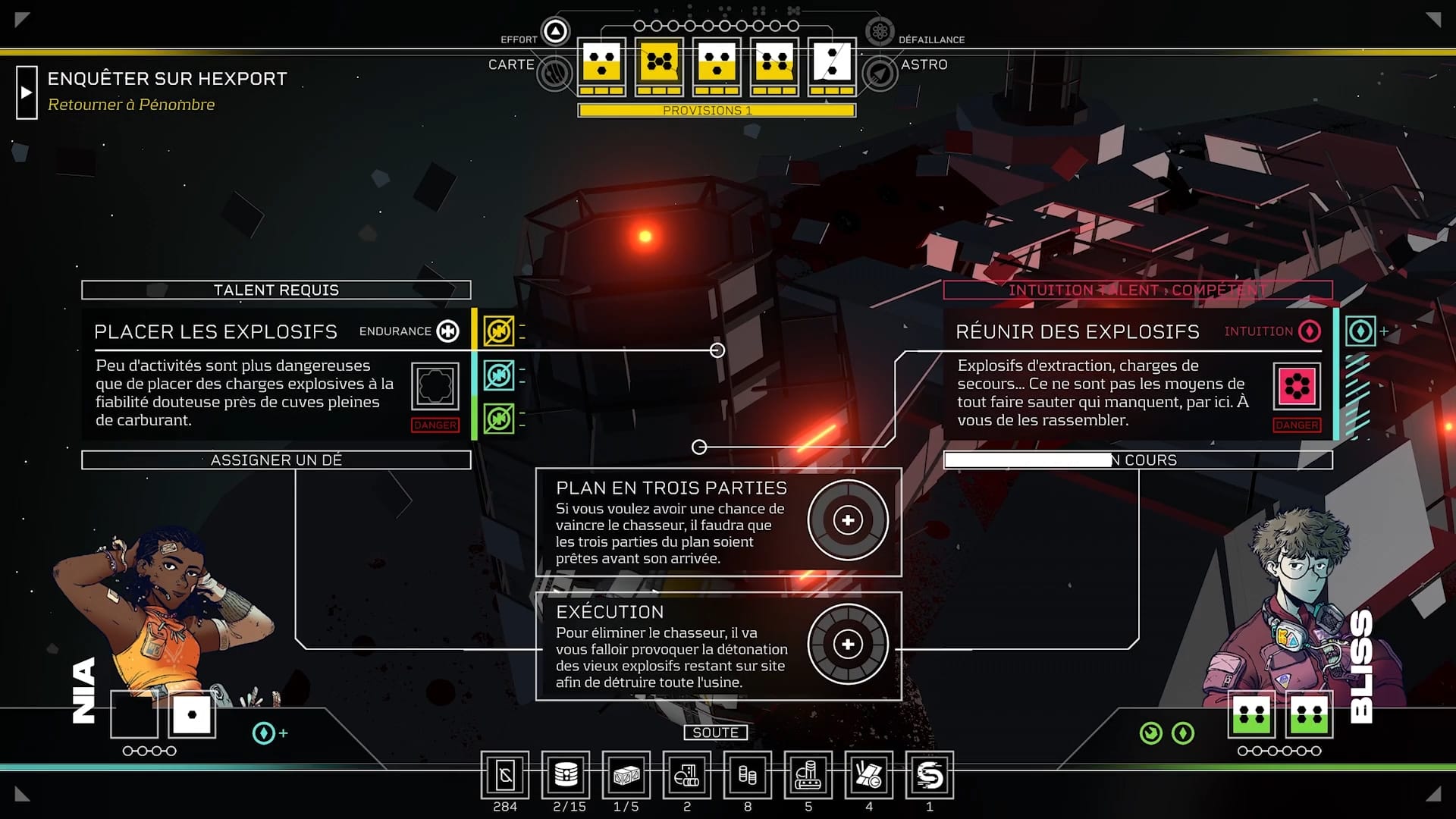This screenshot has height=819, width=1456.
Task: Click the red die slot on Réunir des explosifs
Action: click(1297, 386)
